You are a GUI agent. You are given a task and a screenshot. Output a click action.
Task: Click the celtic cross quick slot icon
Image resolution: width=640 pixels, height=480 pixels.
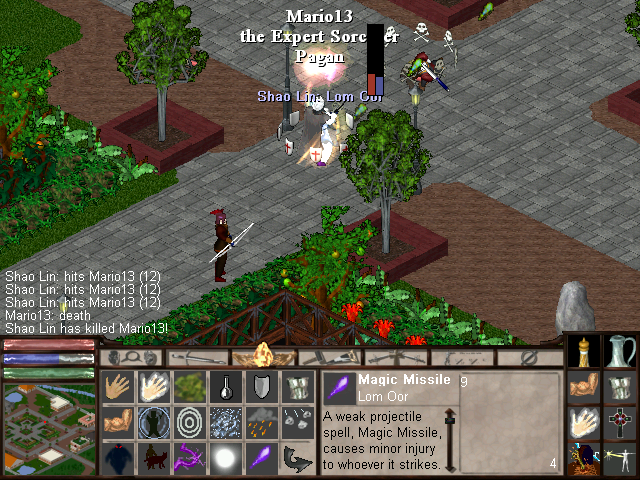(x=621, y=422)
